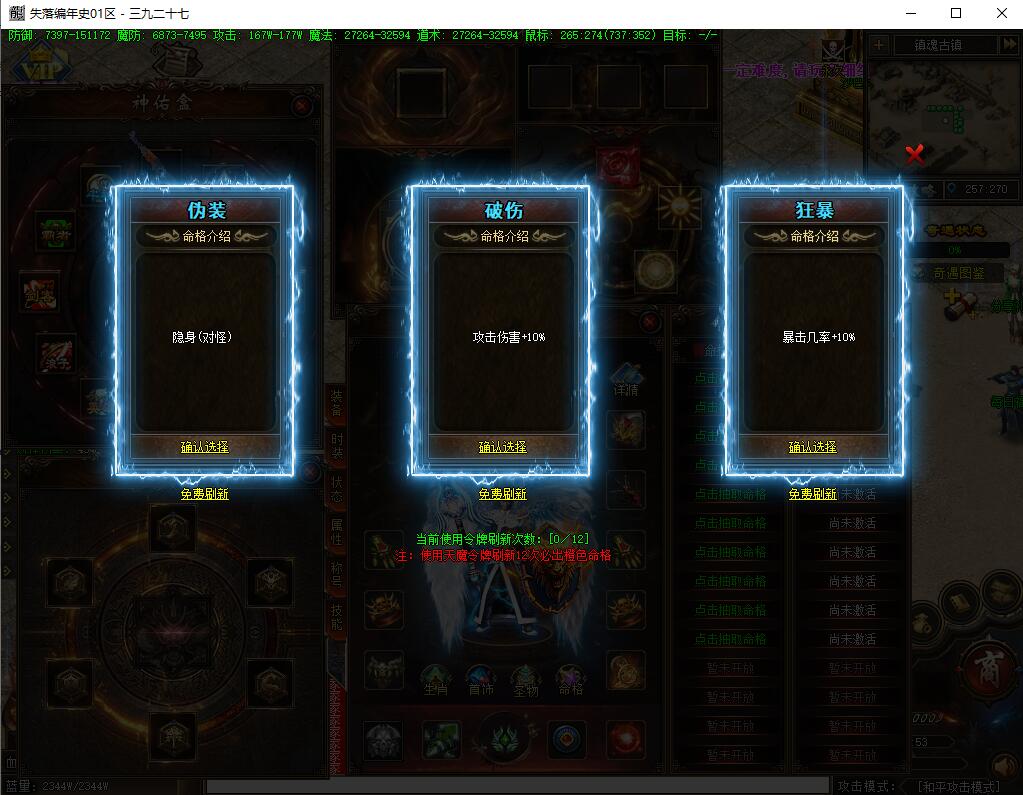Show the 属性 tab
Viewport: 1023px width, 795px height.
(337, 531)
